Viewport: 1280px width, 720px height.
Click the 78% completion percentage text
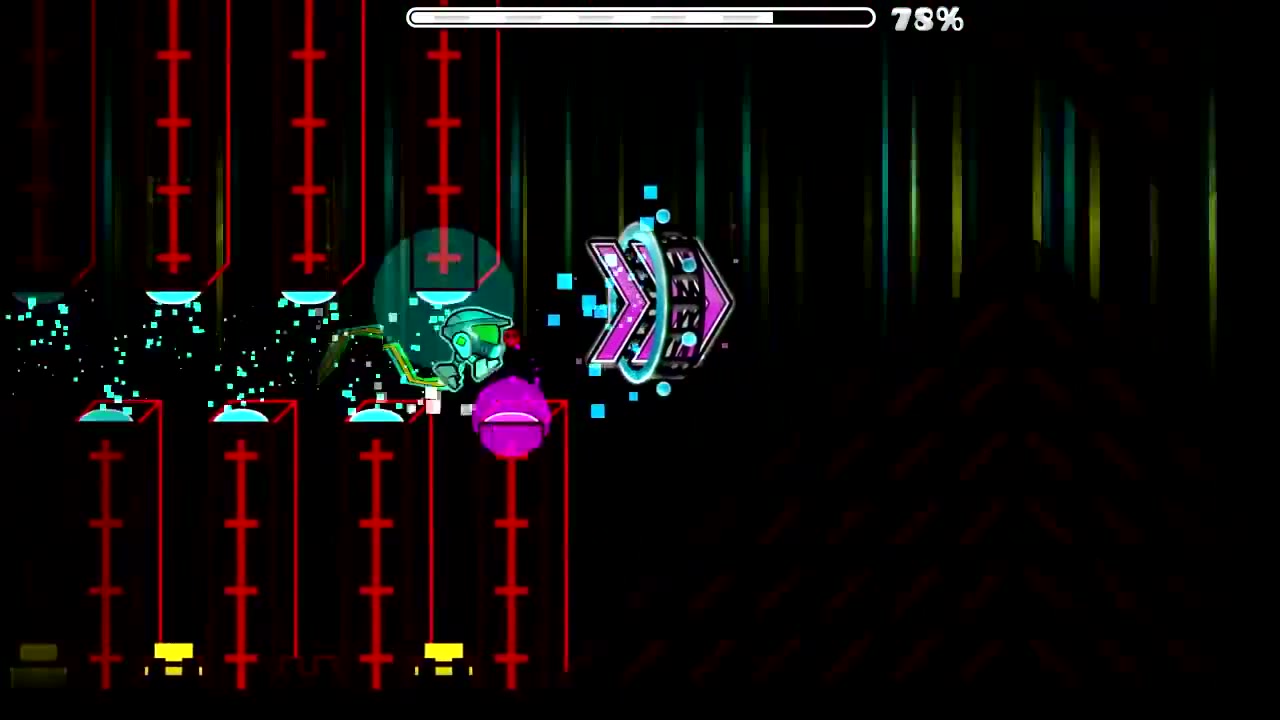tap(925, 20)
